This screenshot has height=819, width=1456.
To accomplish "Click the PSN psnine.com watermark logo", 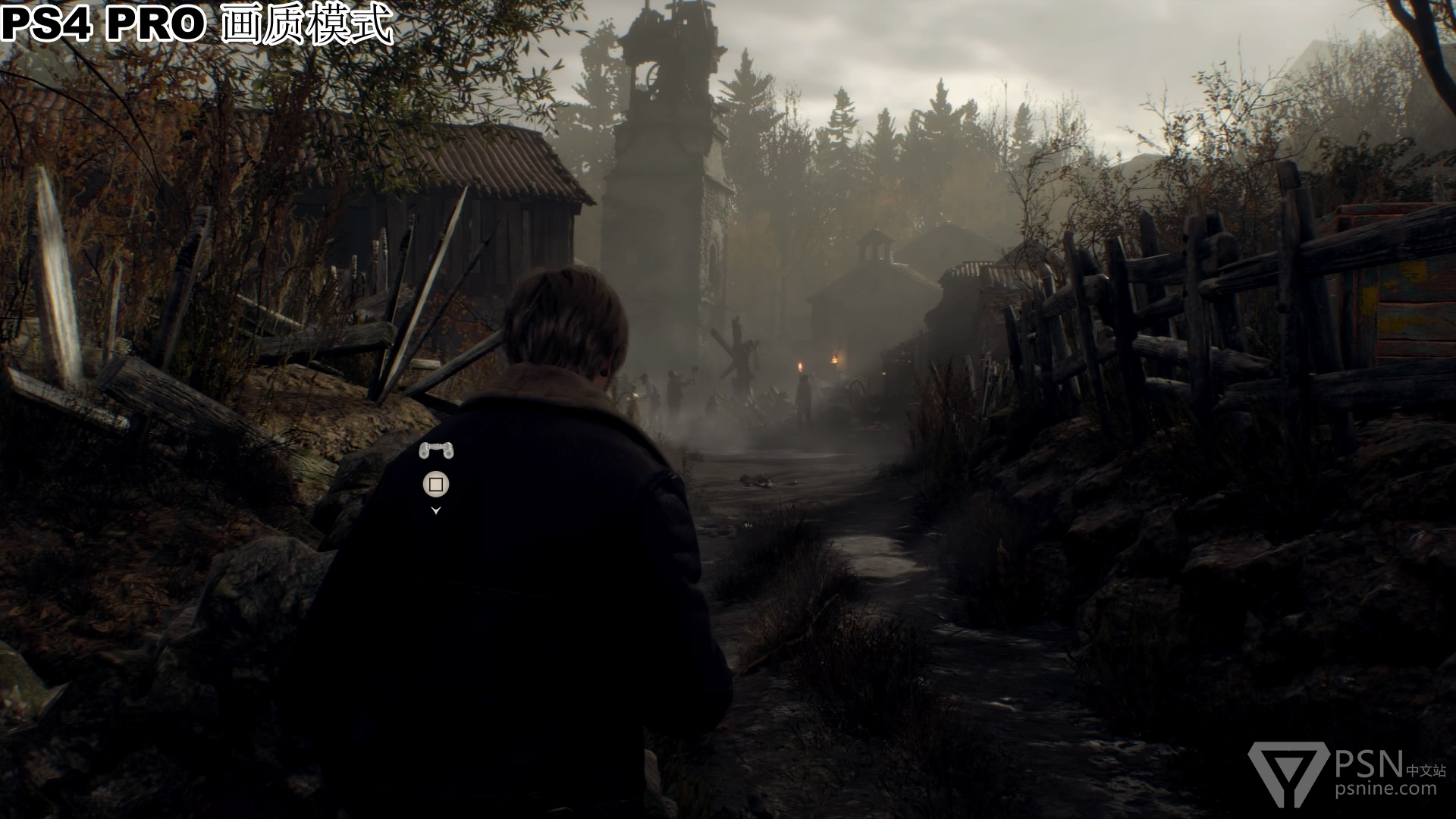I will pyautogui.click(x=1347, y=773).
